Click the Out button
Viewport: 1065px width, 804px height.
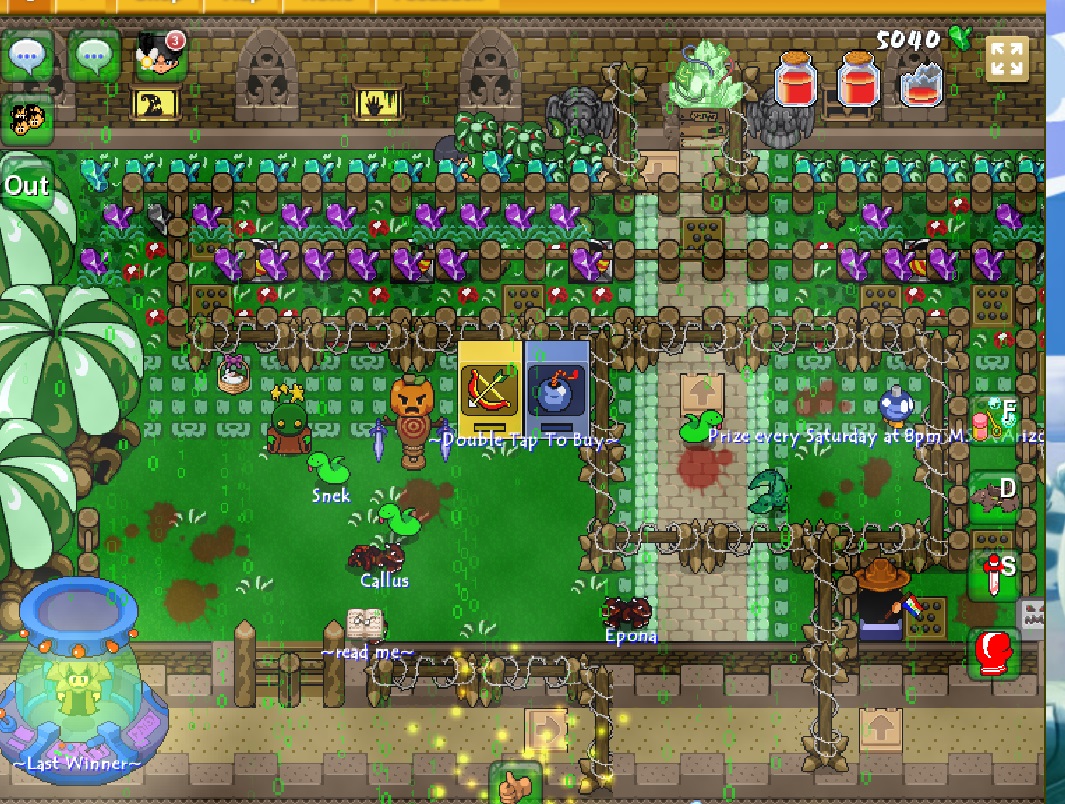tap(26, 185)
